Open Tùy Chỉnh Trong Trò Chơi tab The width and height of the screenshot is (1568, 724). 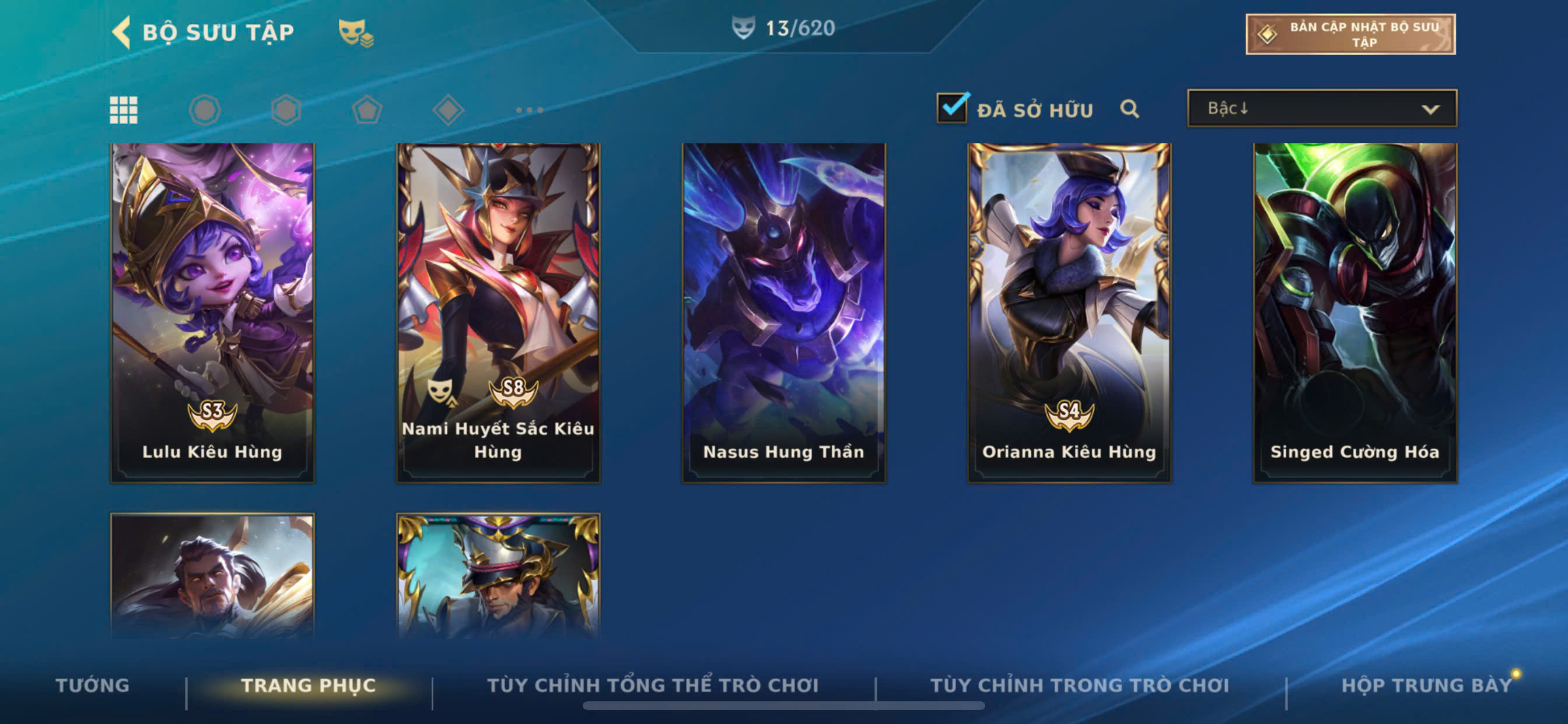[1079, 685]
